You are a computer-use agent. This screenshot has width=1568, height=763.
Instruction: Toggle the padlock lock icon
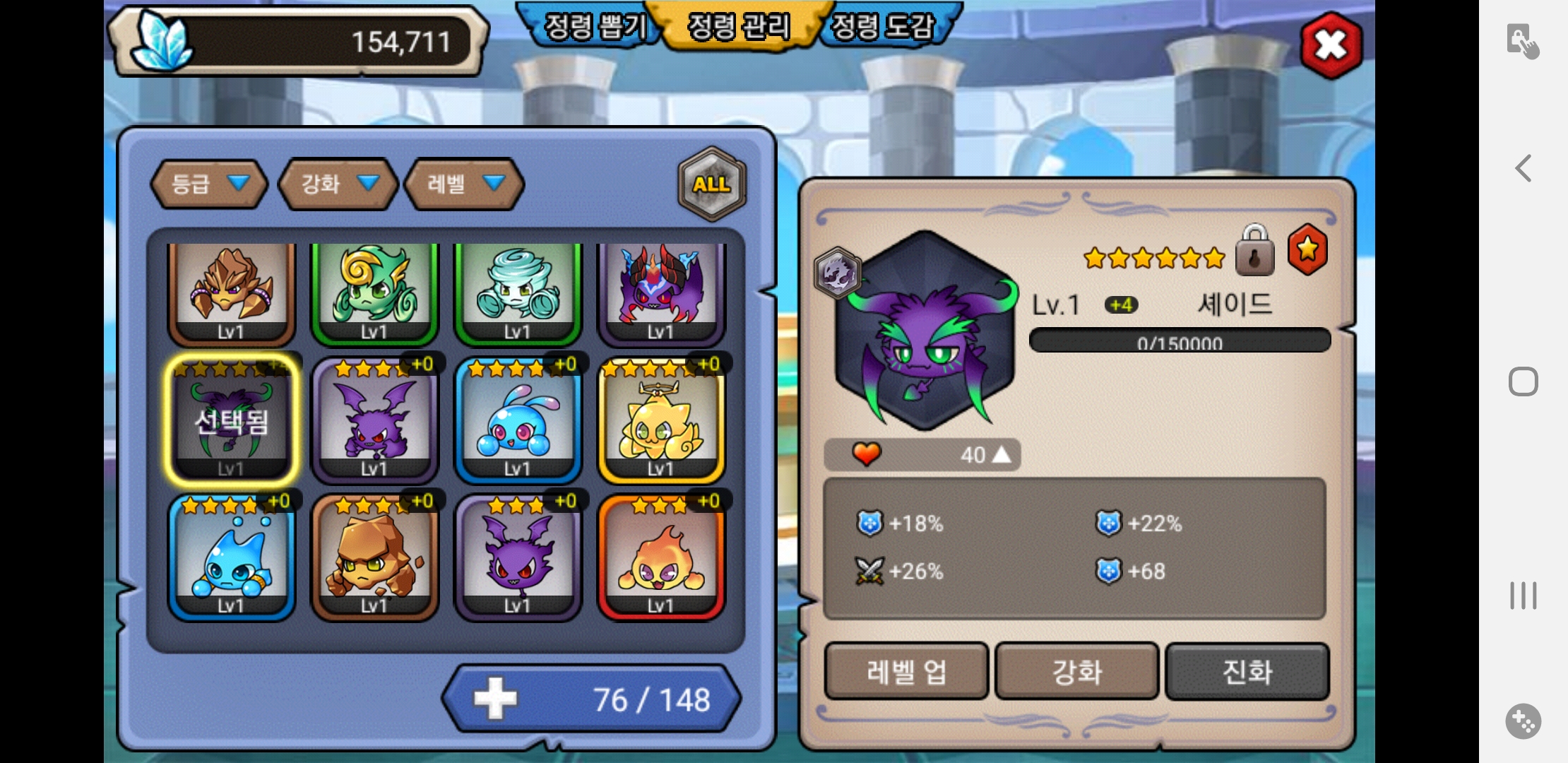pyautogui.click(x=1254, y=251)
